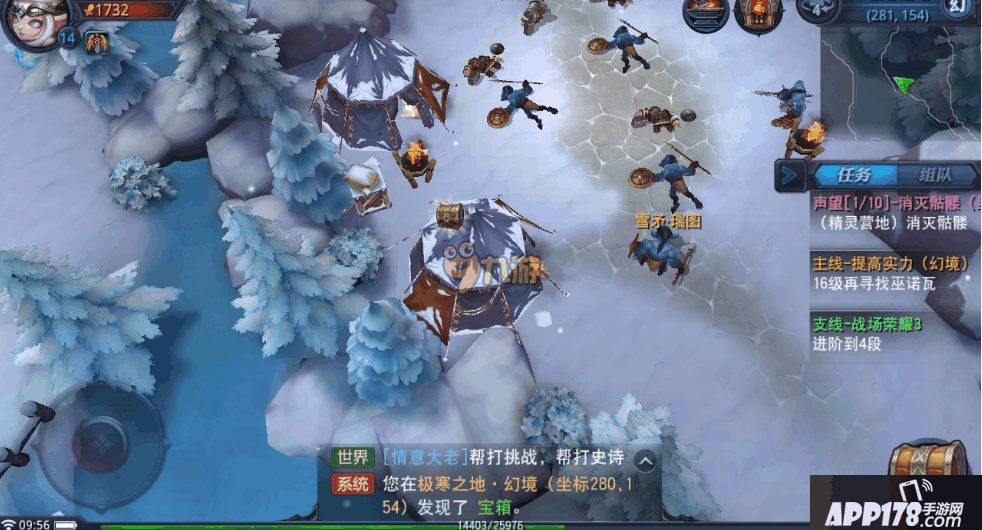Screen dimensions: 982x530
Task: Open the orange banner shop icon
Action: coord(759,13)
